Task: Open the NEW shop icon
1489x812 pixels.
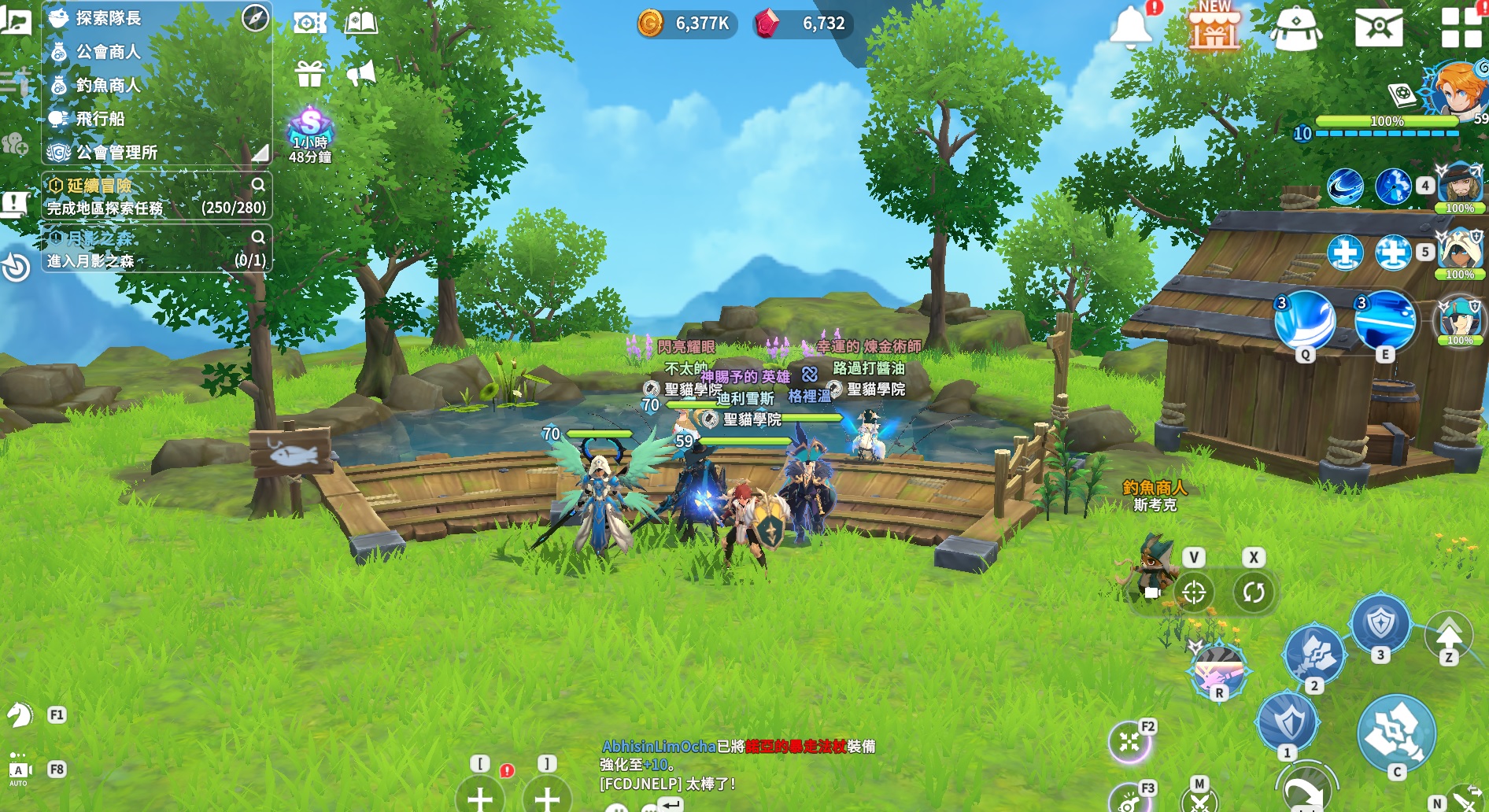Action: tap(1214, 28)
